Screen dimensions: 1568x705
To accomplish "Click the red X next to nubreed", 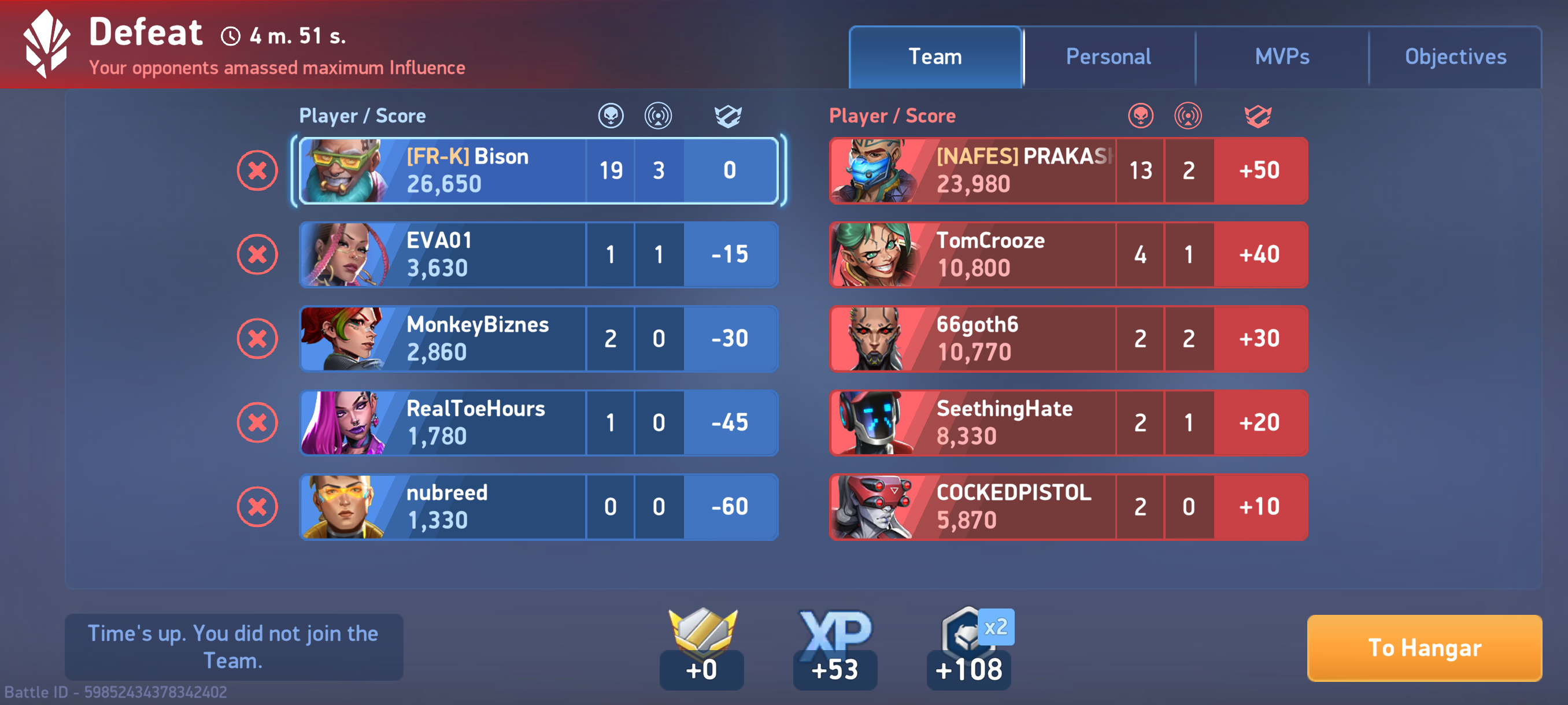I will coord(257,507).
